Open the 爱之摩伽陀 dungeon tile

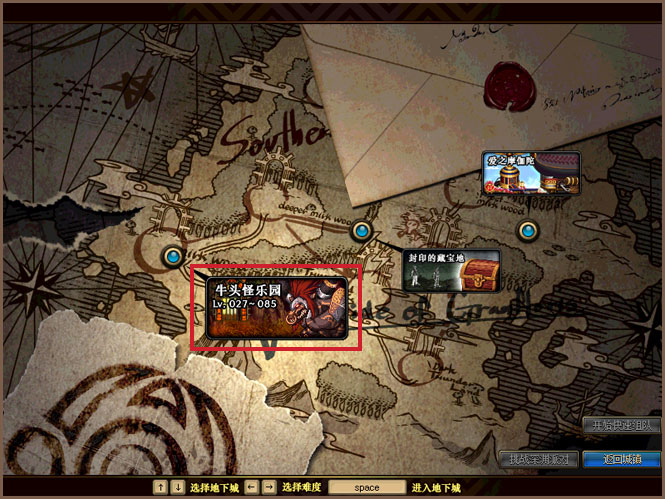coord(530,172)
